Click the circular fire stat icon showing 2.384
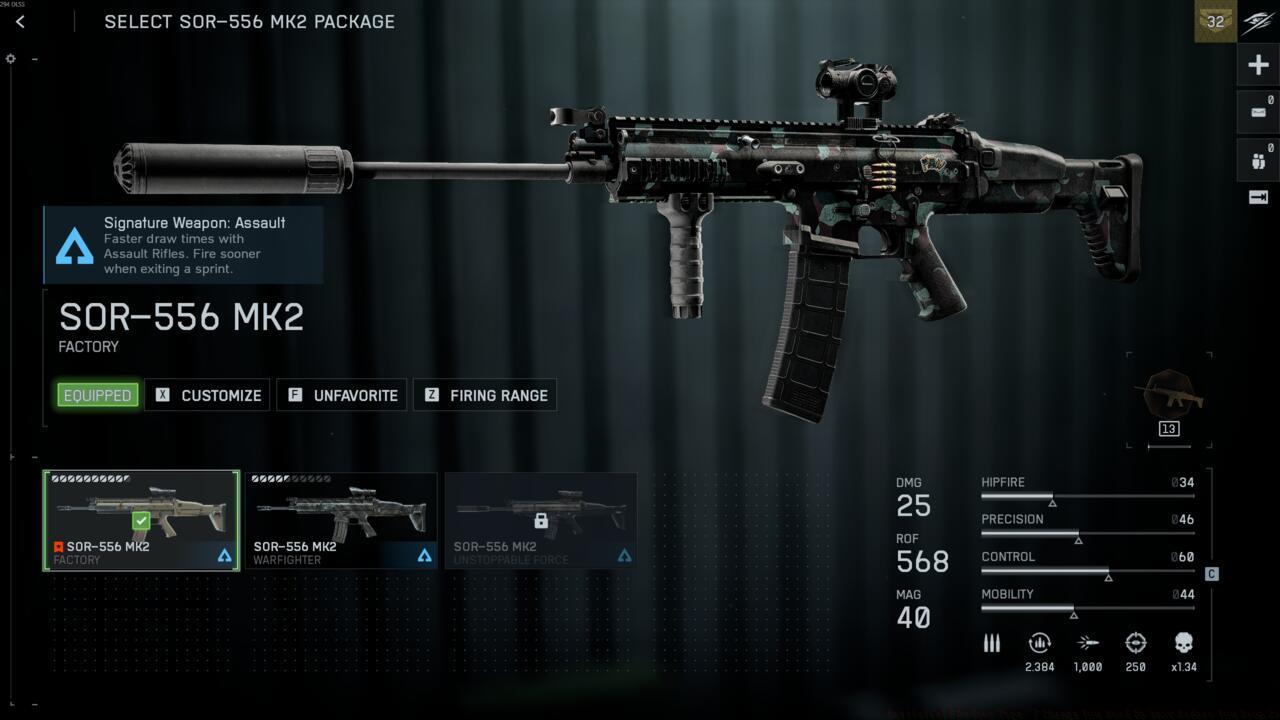The height and width of the screenshot is (720, 1280). 1039,643
